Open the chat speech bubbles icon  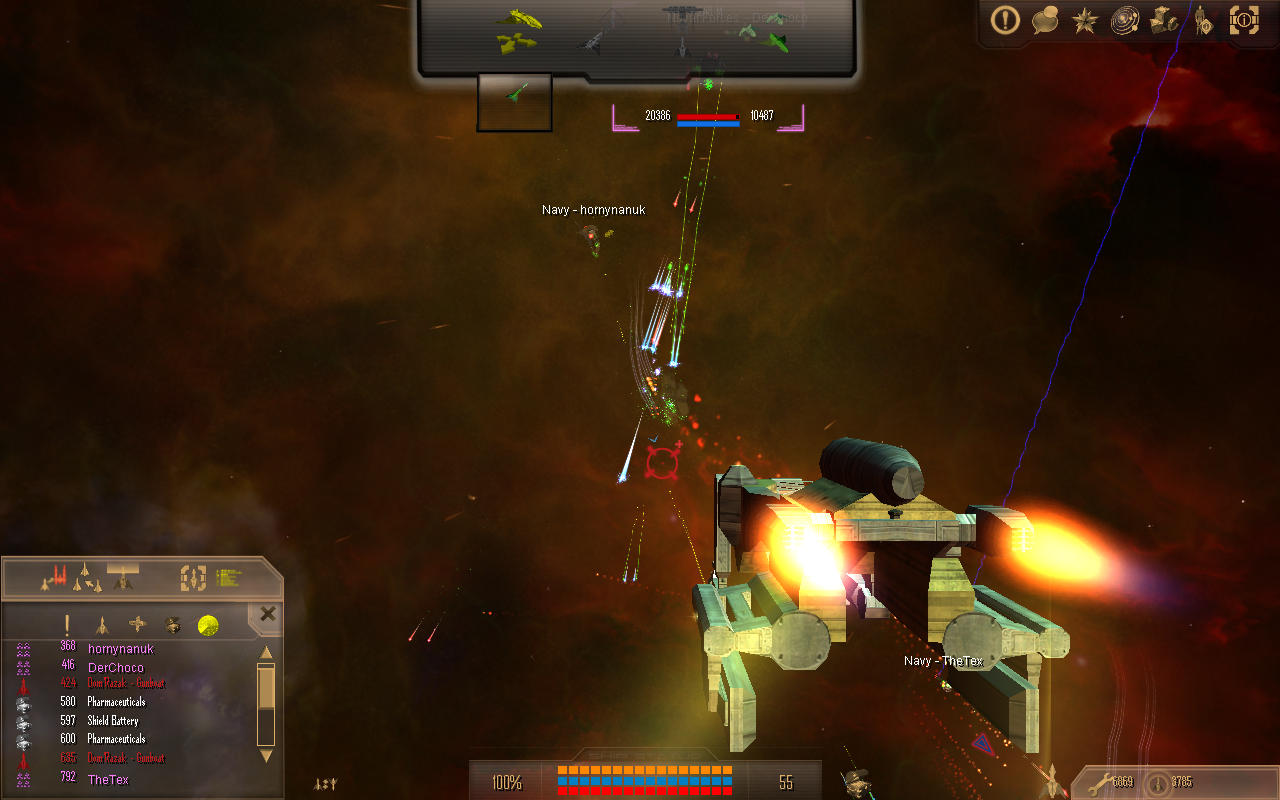click(1045, 20)
